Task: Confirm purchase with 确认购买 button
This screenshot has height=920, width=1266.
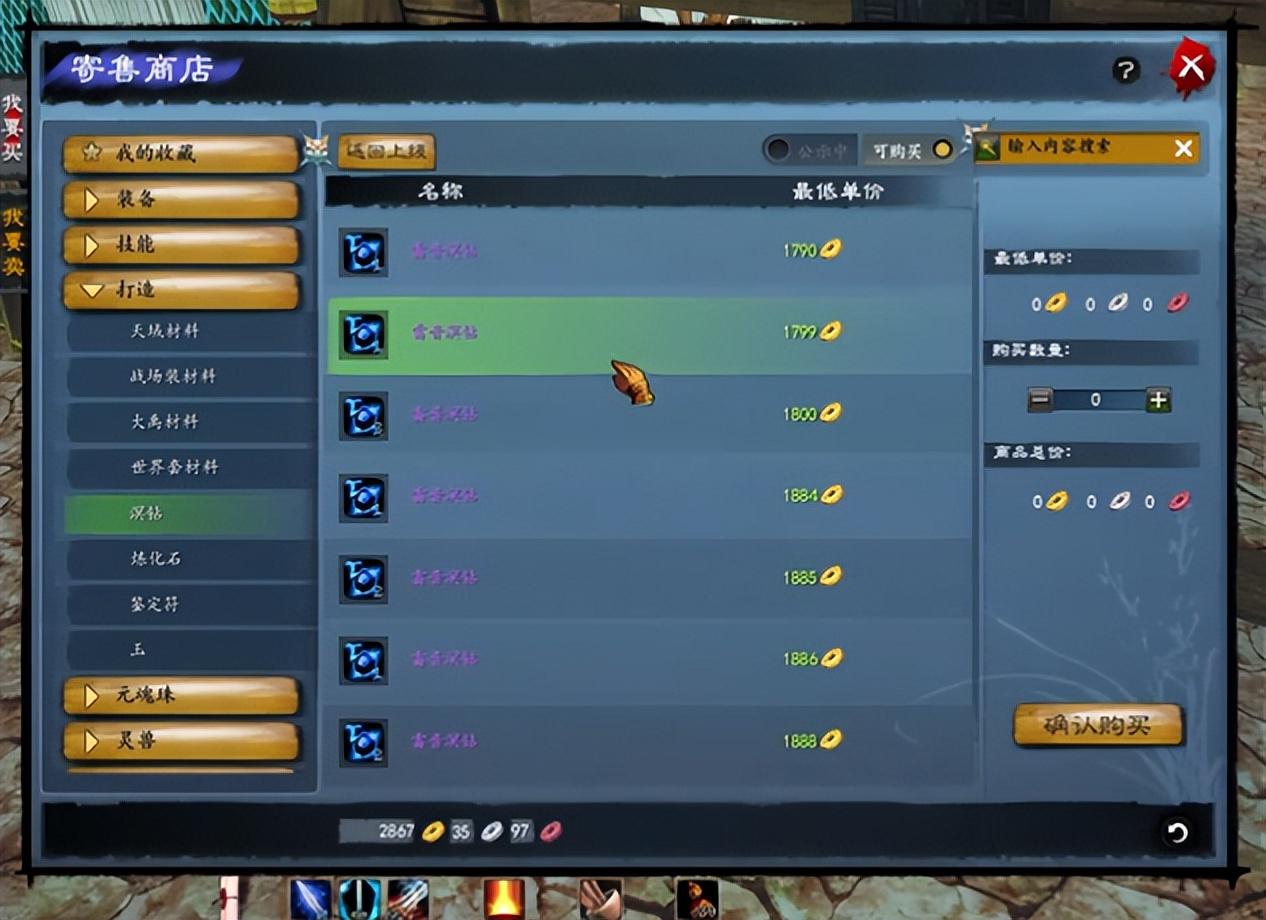Action: pos(1098,725)
